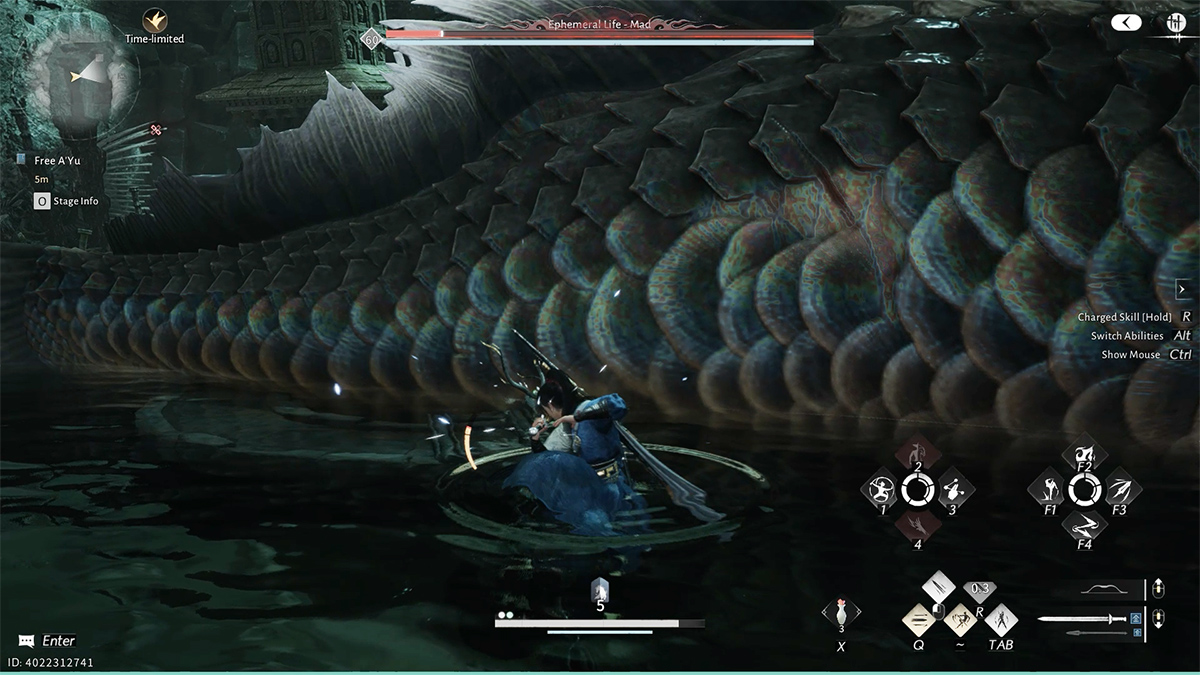Screen dimensions: 1200x675
Task: Use the healing vase item
Action: click(841, 612)
